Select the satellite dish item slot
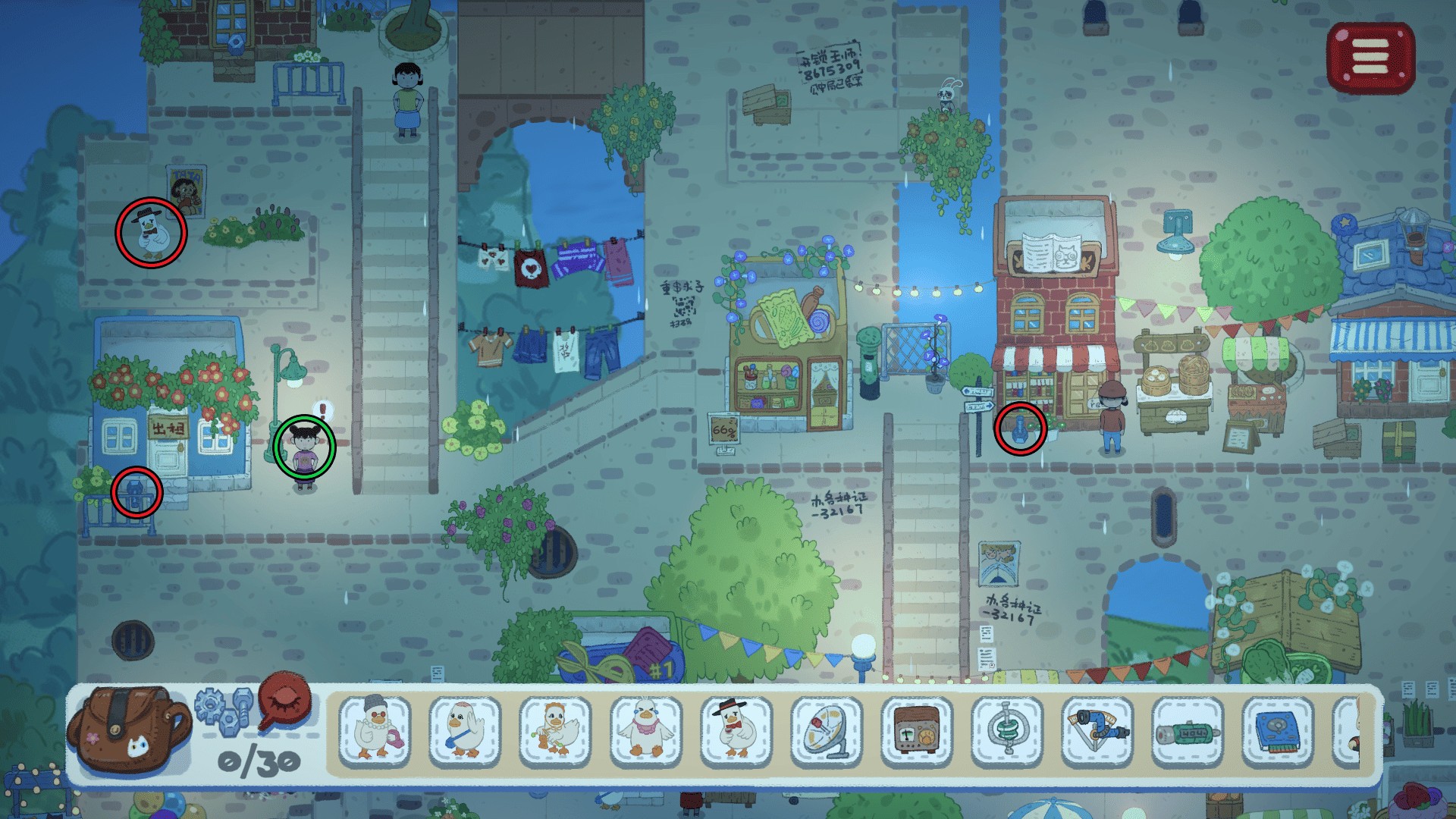This screenshot has width=1456, height=819. tap(826, 730)
